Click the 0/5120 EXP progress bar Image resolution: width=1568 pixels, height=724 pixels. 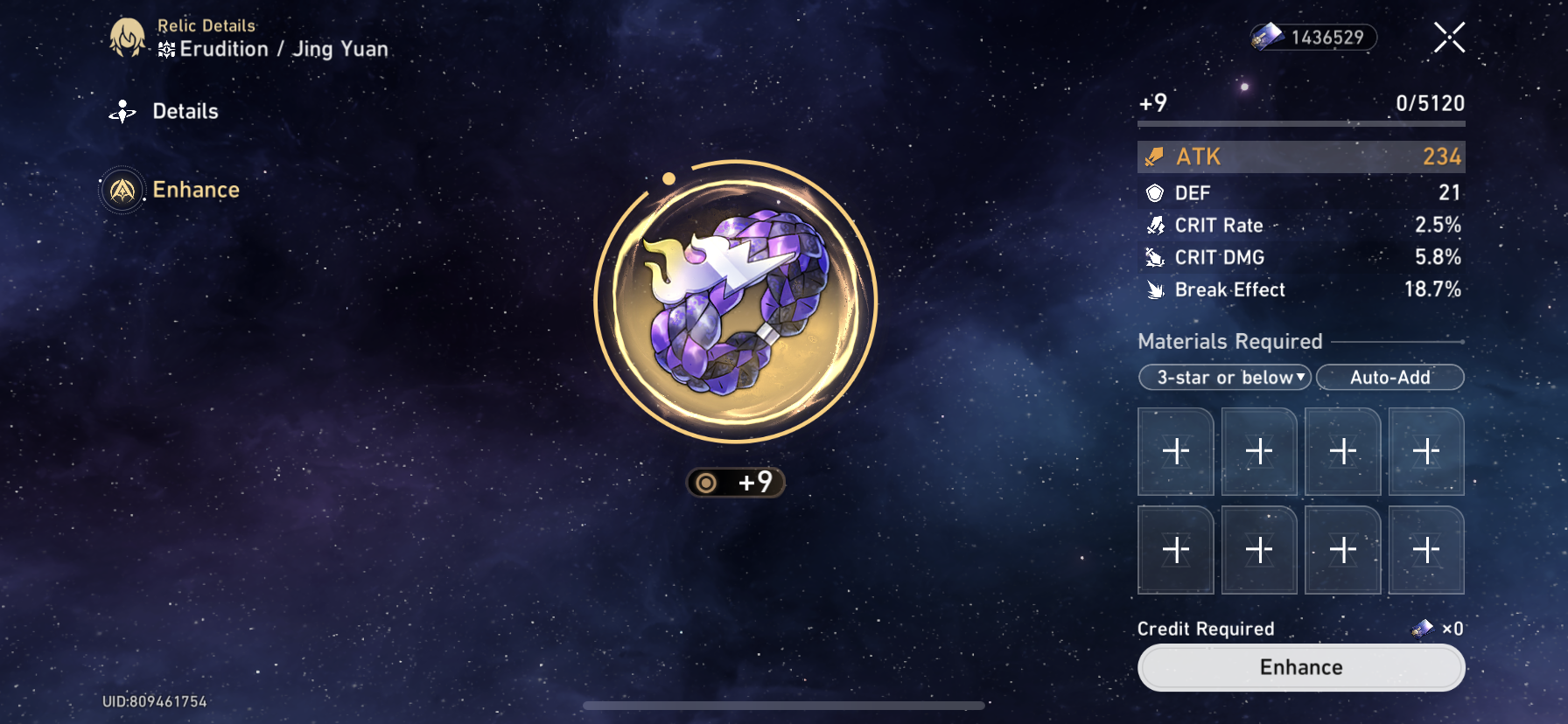tap(1300, 124)
